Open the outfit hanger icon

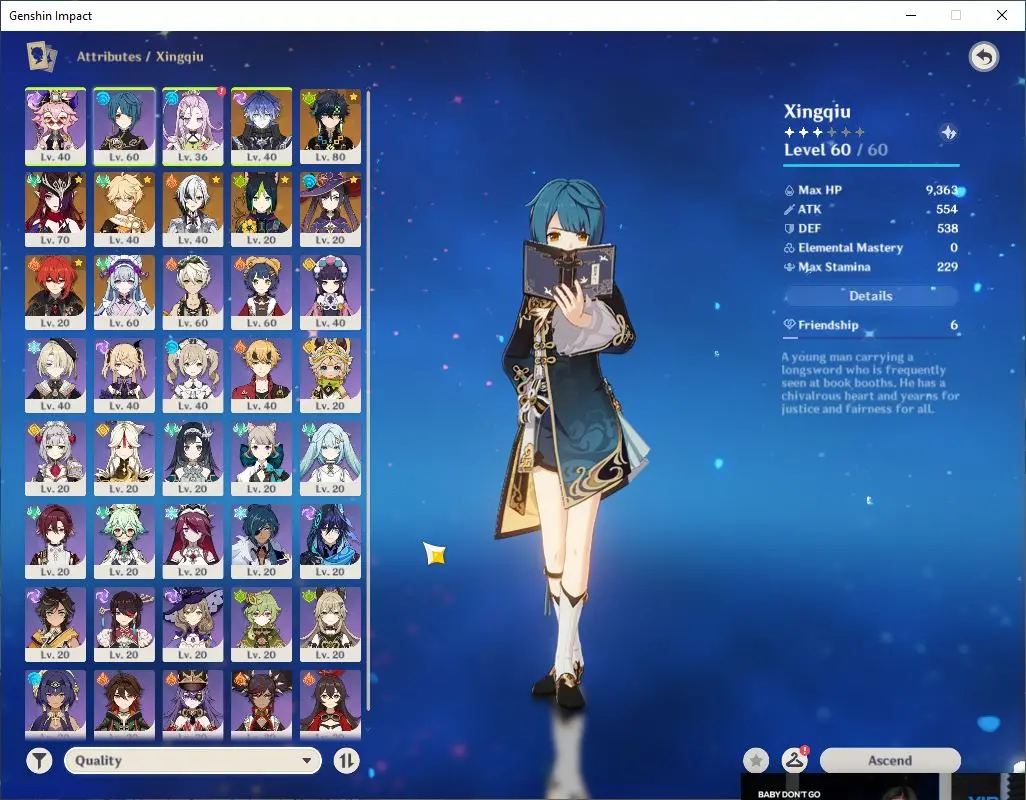795,760
